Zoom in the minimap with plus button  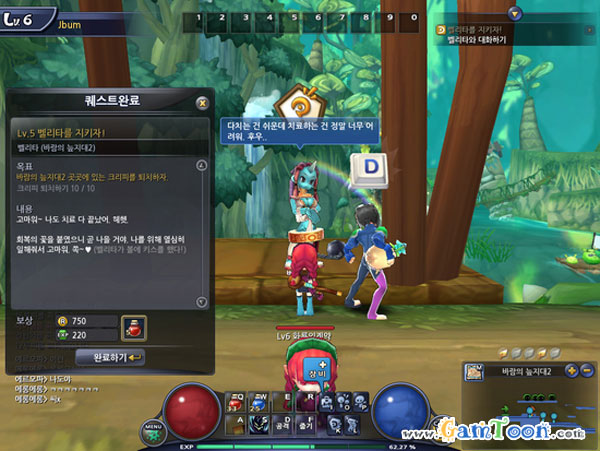(570, 370)
